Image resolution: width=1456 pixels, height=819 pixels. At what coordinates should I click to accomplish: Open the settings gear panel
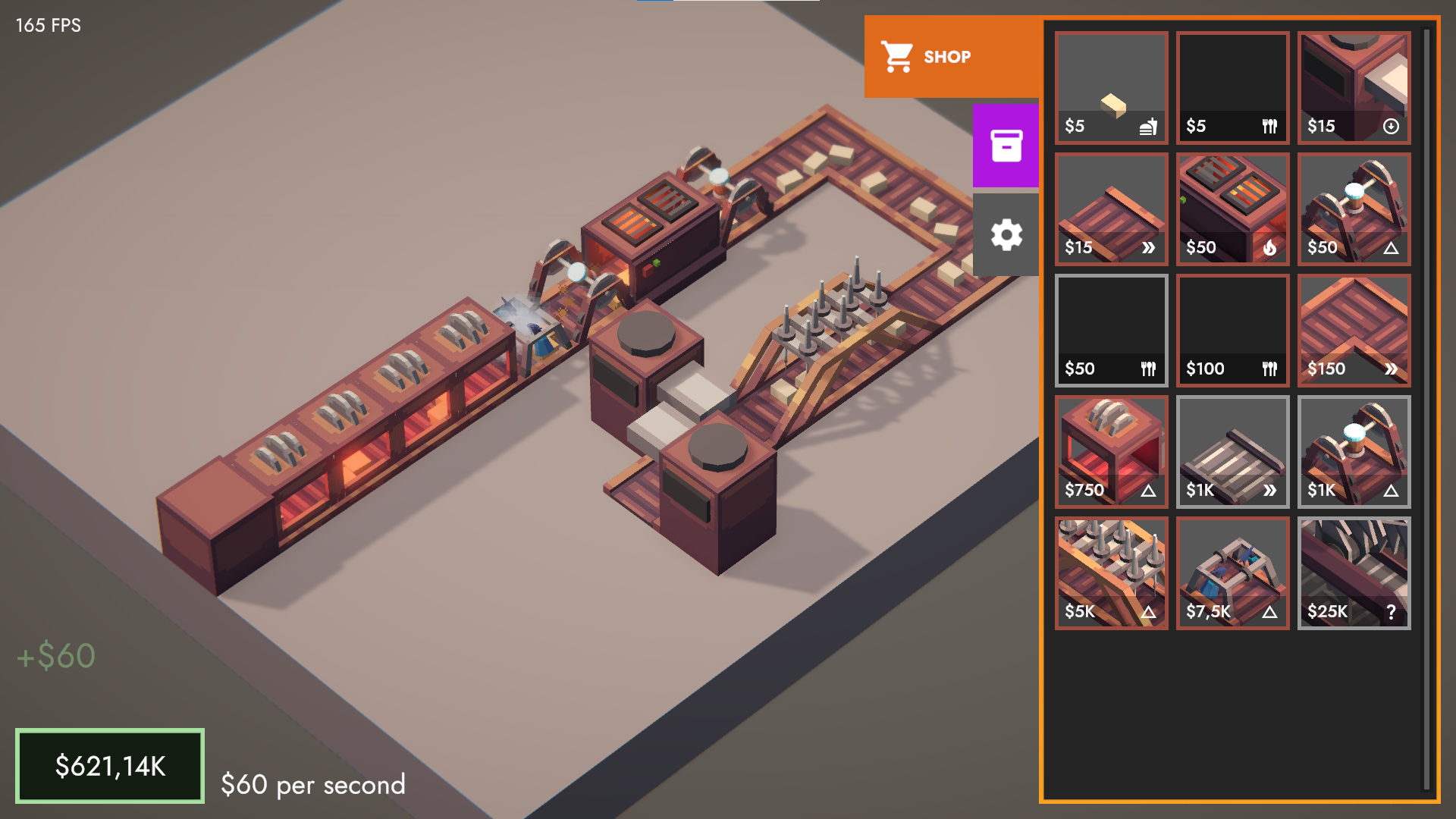(x=1006, y=235)
